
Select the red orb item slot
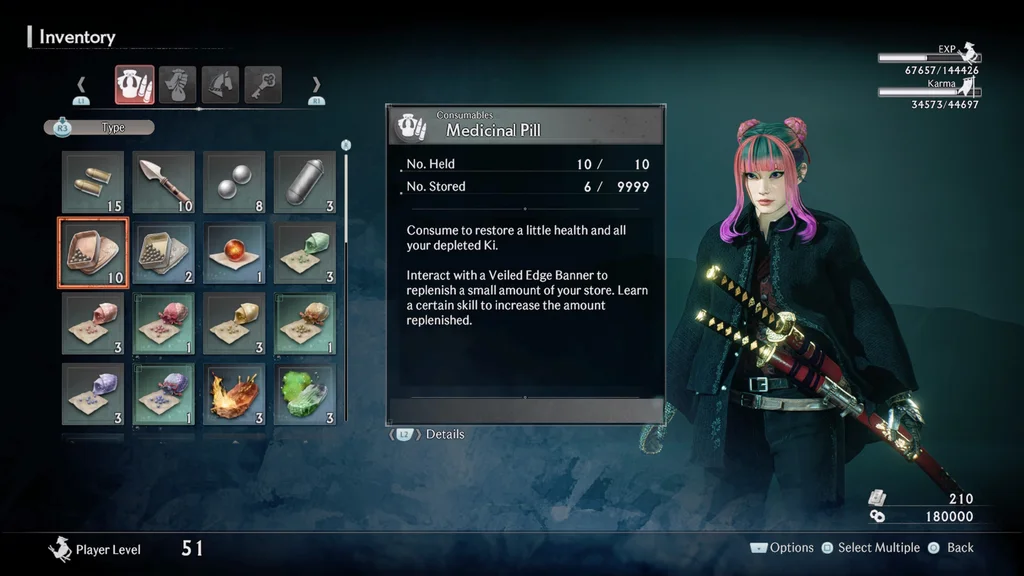click(234, 252)
